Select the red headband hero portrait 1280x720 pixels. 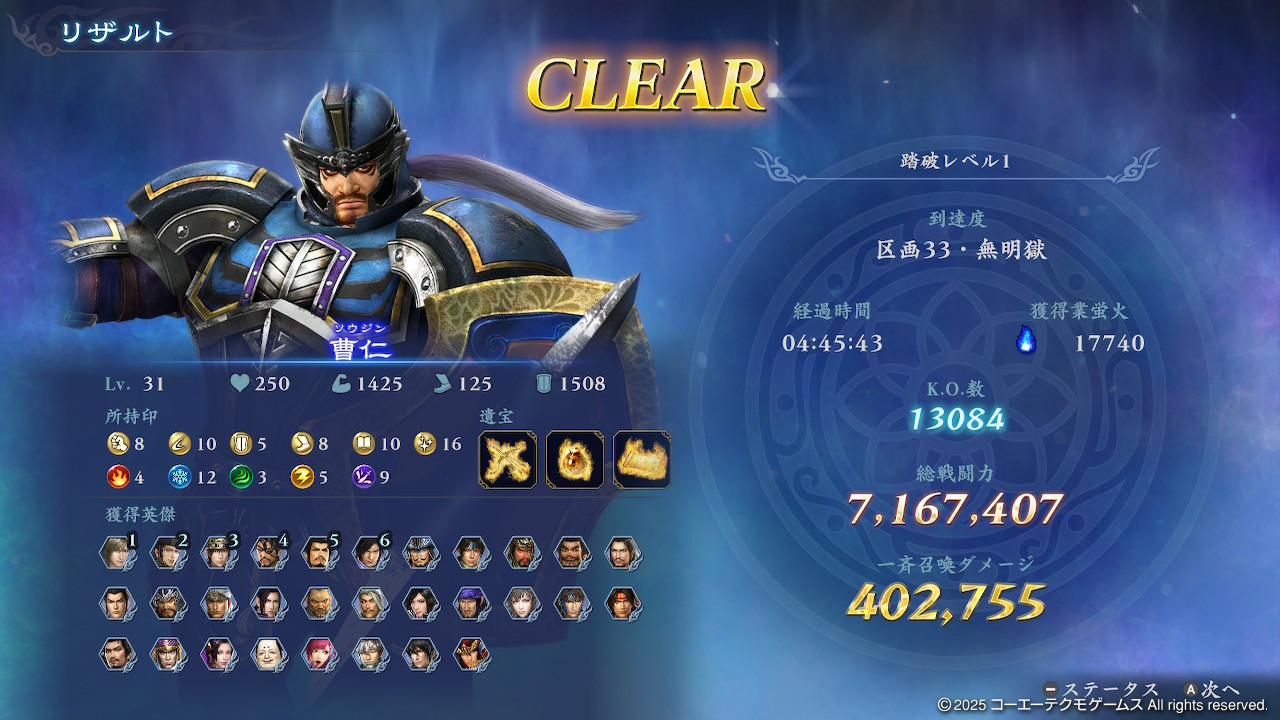pos(621,603)
